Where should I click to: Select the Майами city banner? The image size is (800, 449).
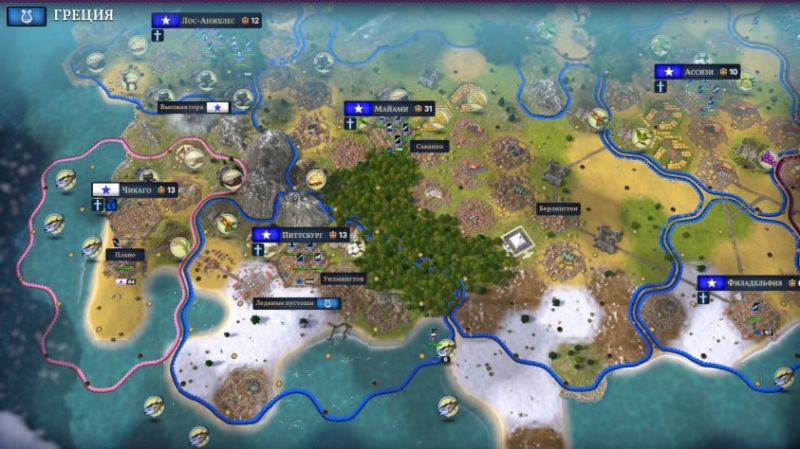pyautogui.click(x=392, y=108)
